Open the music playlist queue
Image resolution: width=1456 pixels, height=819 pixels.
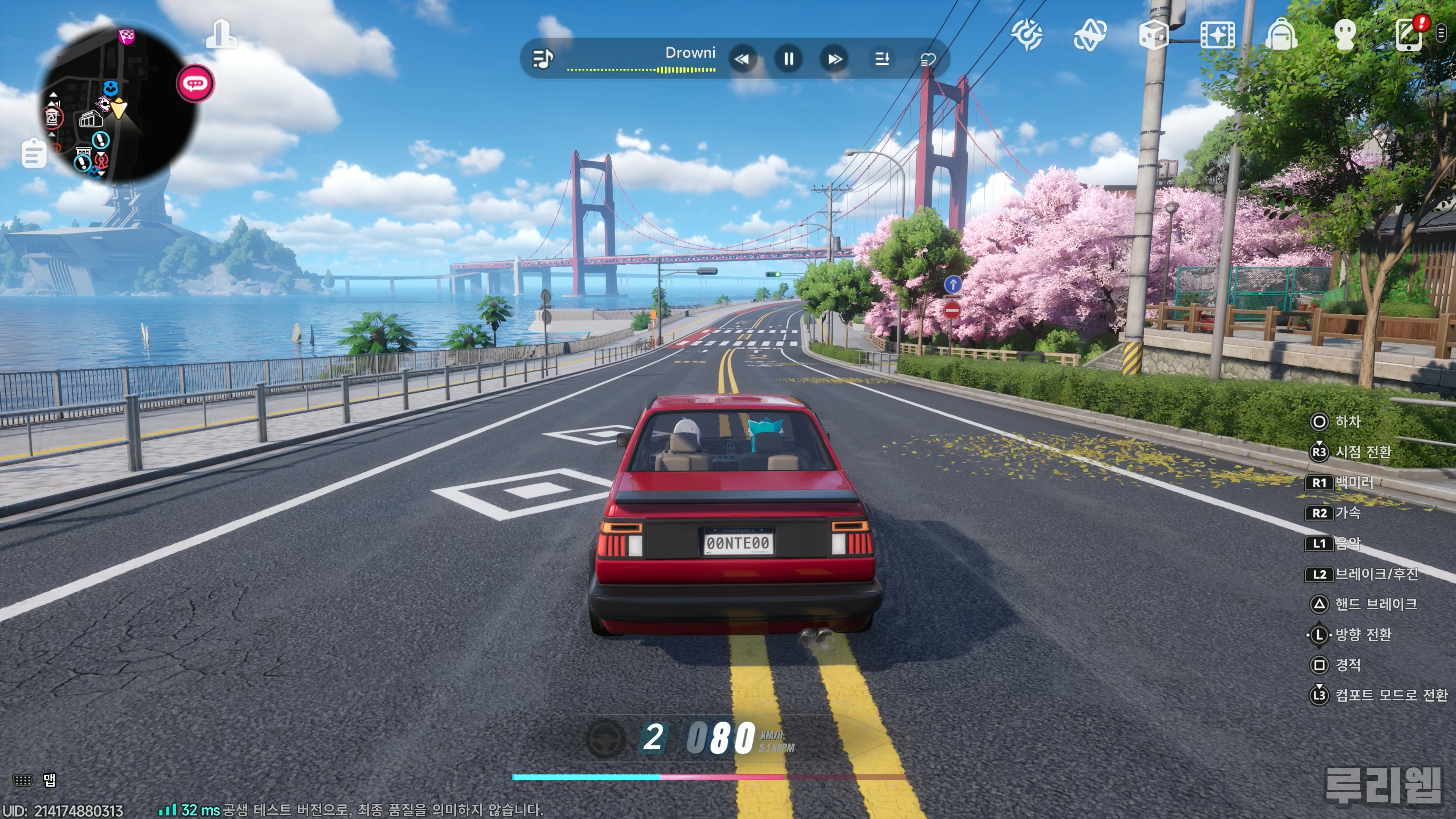pyautogui.click(x=882, y=59)
